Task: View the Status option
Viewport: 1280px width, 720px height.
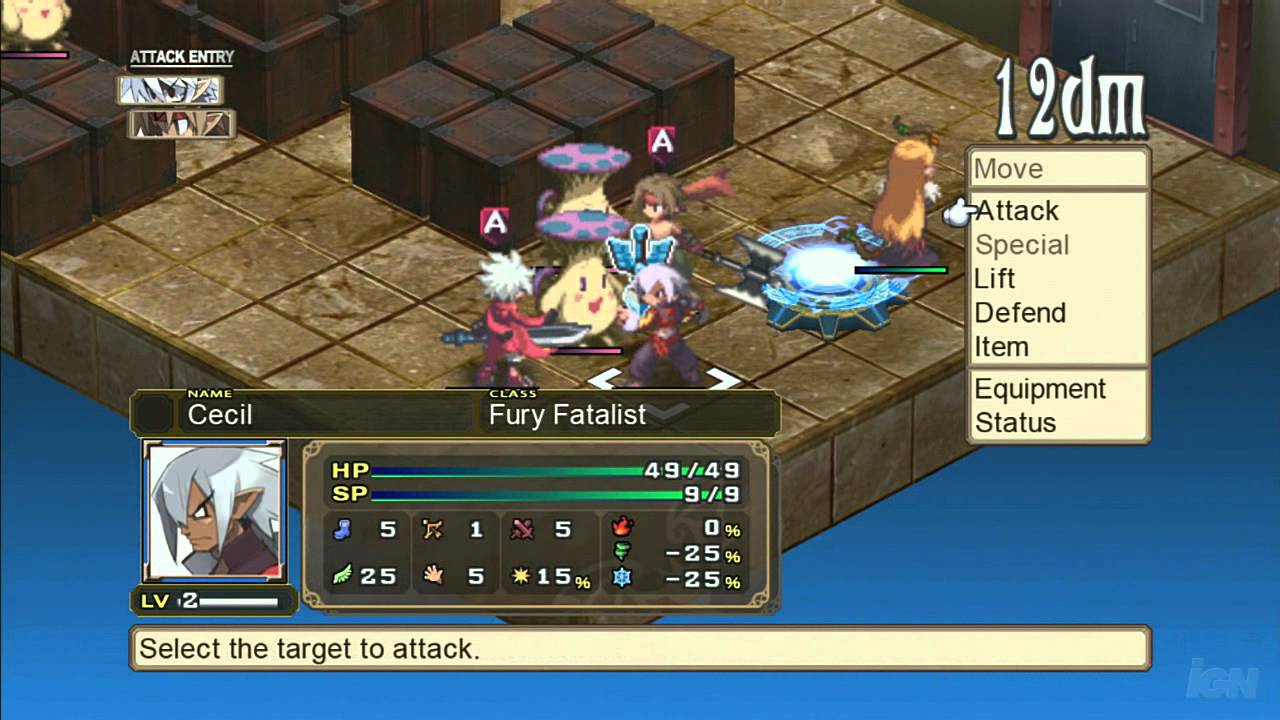Action: click(1015, 423)
